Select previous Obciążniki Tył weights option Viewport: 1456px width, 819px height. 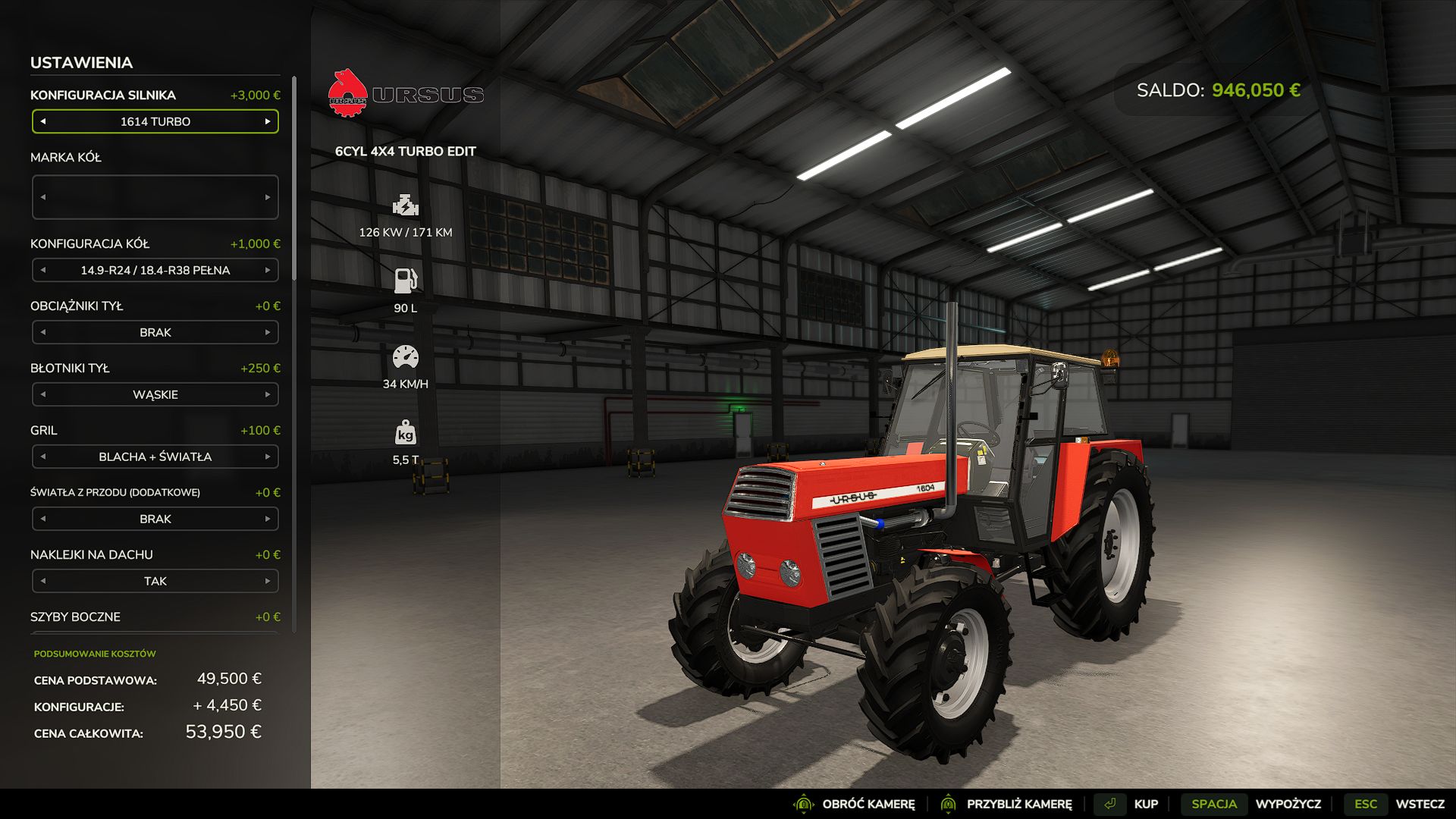coord(43,332)
